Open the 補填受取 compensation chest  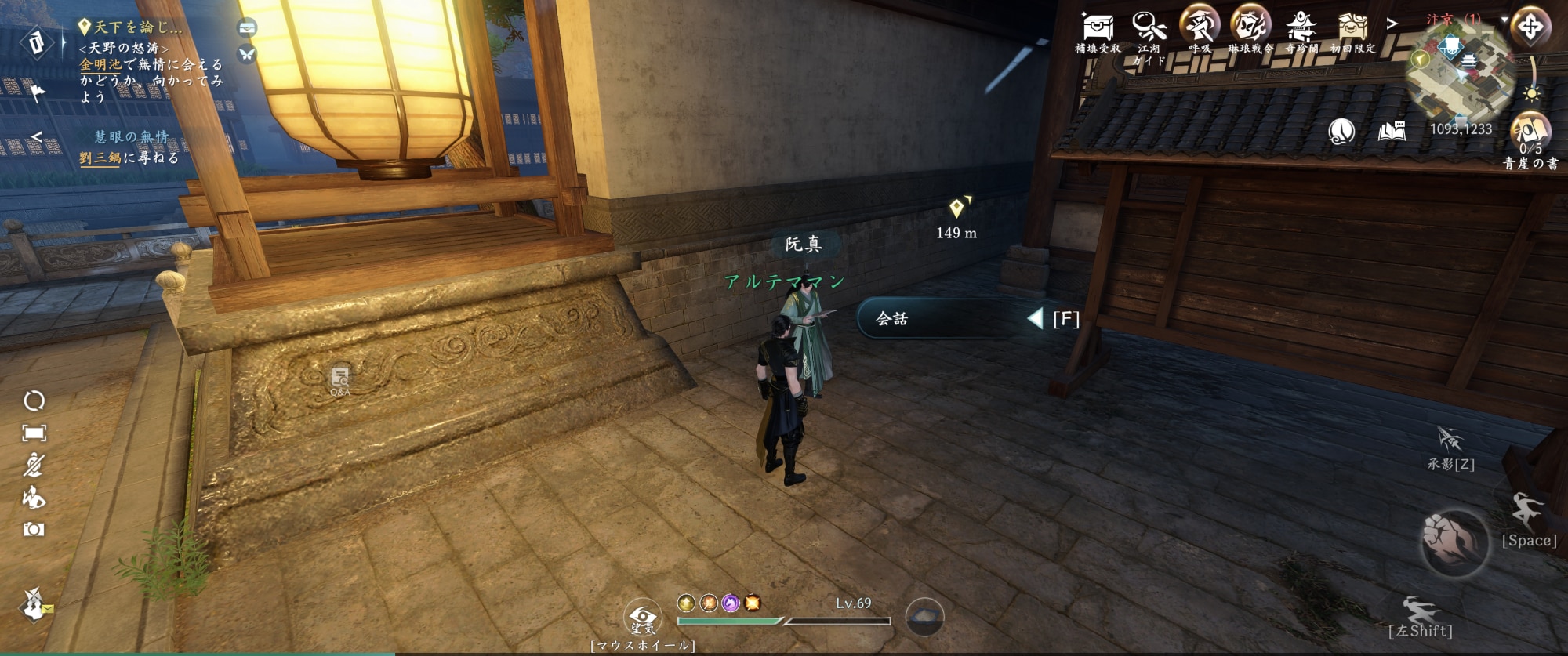[1098, 27]
